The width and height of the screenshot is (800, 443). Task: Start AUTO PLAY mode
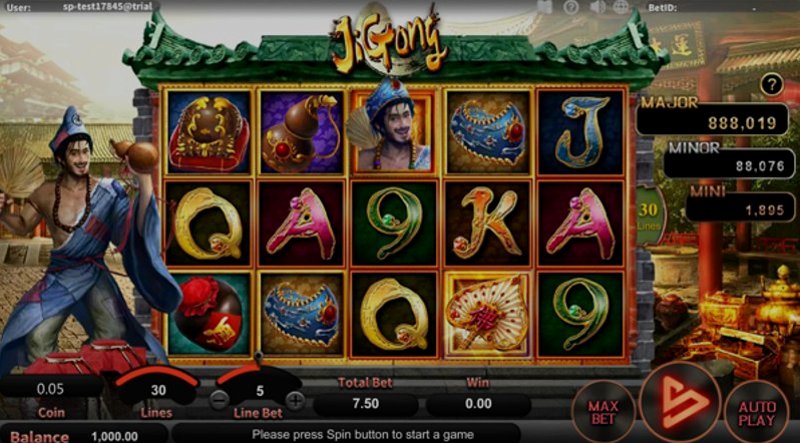pyautogui.click(x=757, y=411)
